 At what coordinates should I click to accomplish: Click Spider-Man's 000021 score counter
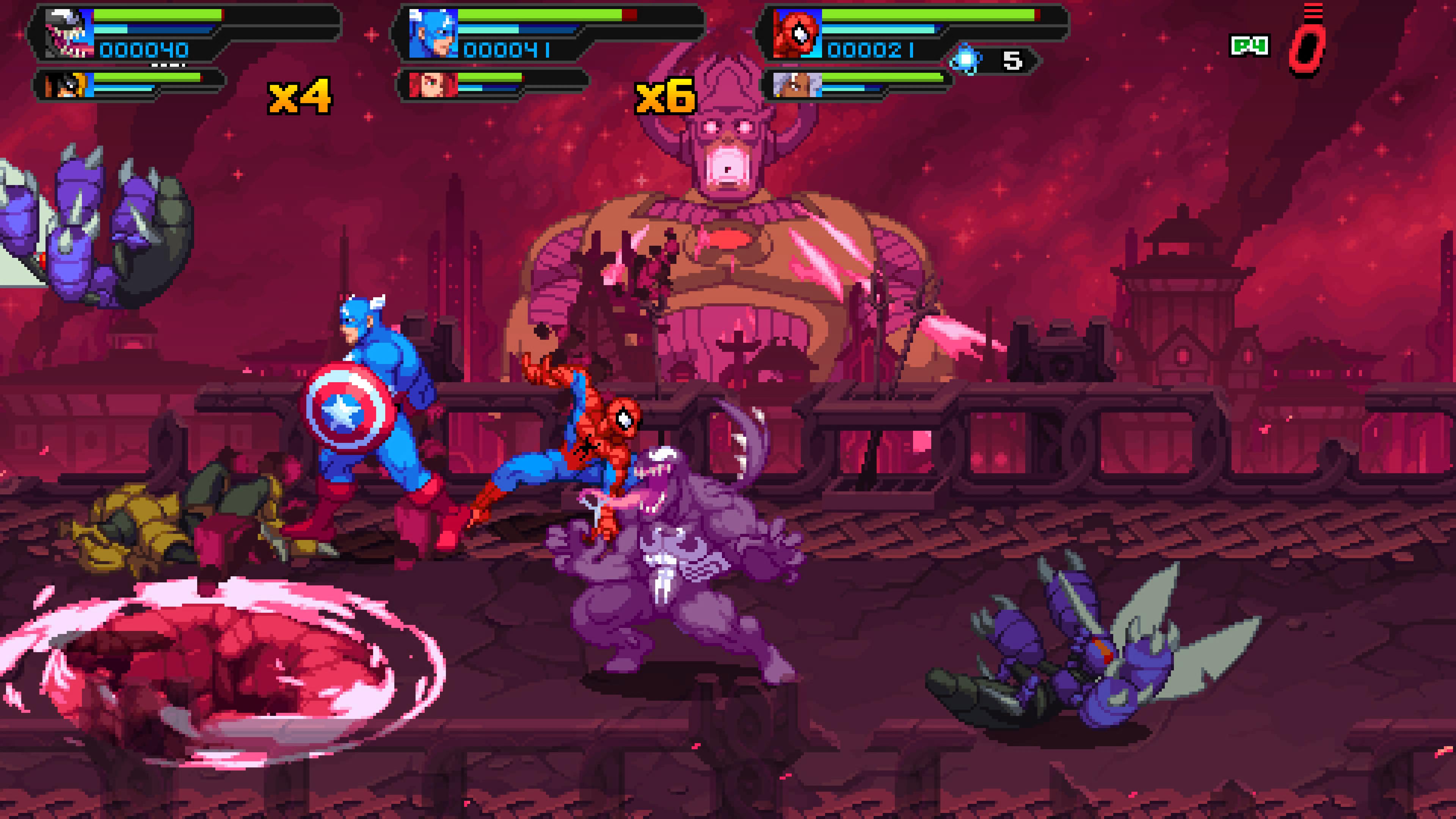coord(871,51)
